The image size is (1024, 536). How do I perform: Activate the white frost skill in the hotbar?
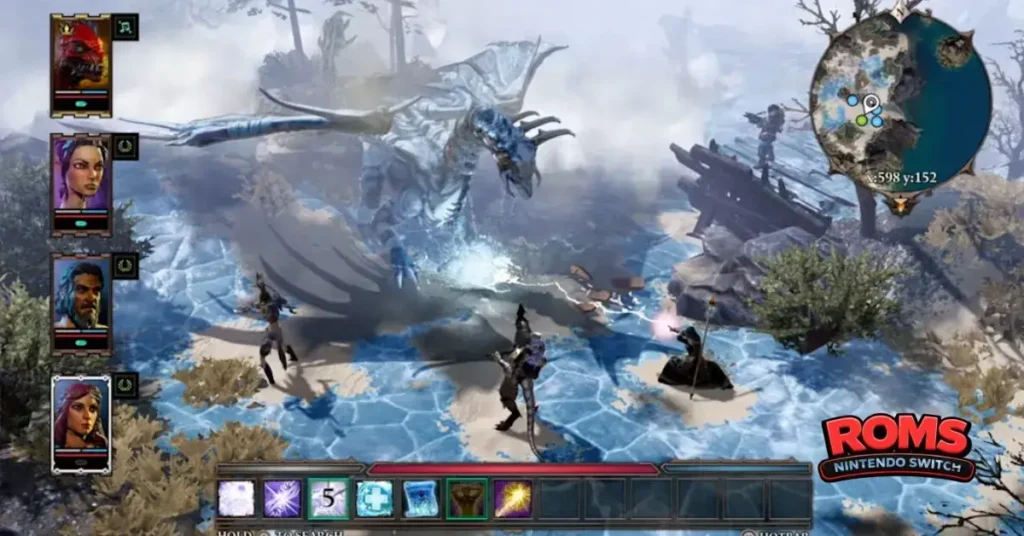(x=236, y=498)
